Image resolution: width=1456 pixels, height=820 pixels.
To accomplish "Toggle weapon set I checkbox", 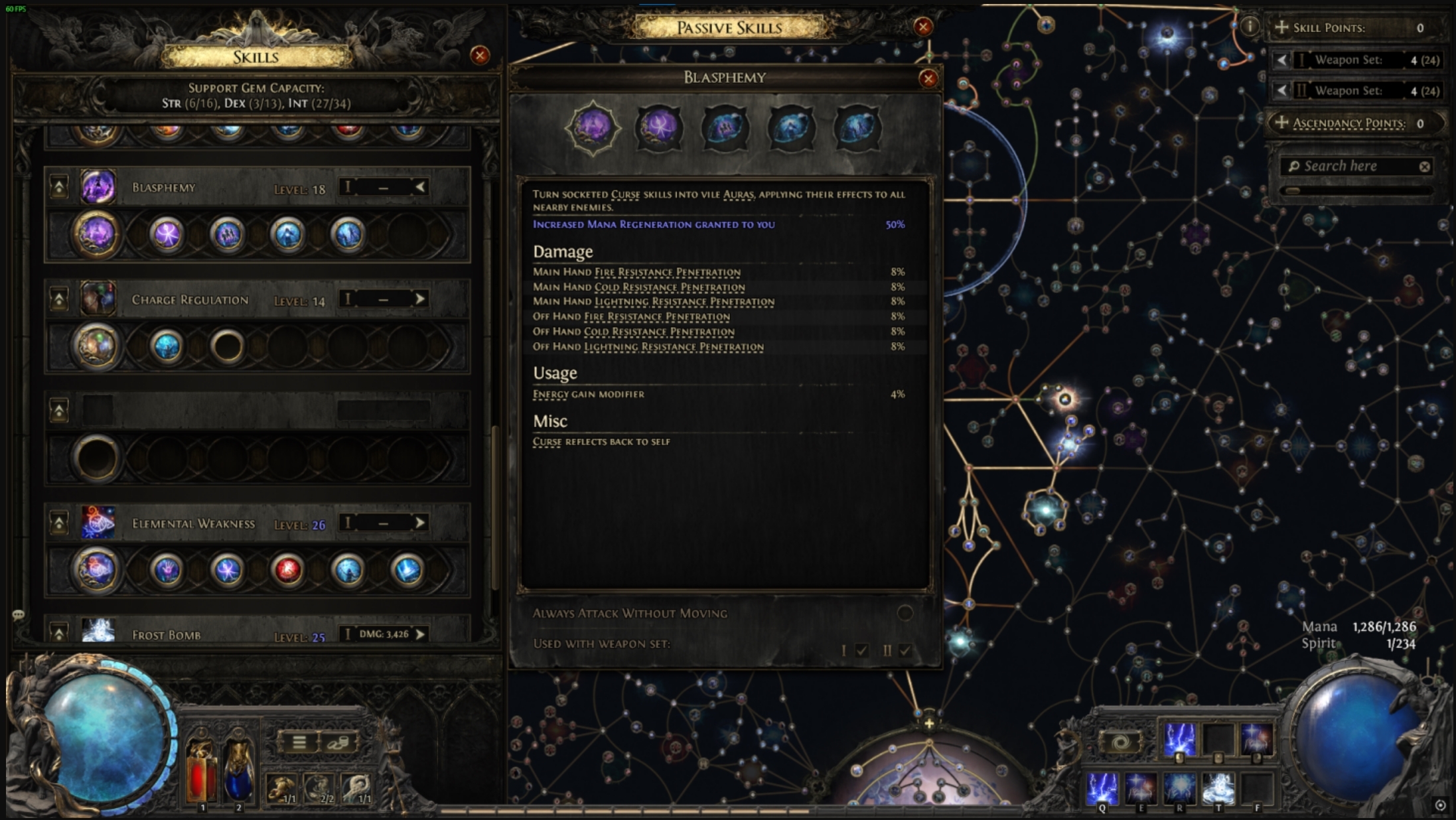I will (861, 650).
